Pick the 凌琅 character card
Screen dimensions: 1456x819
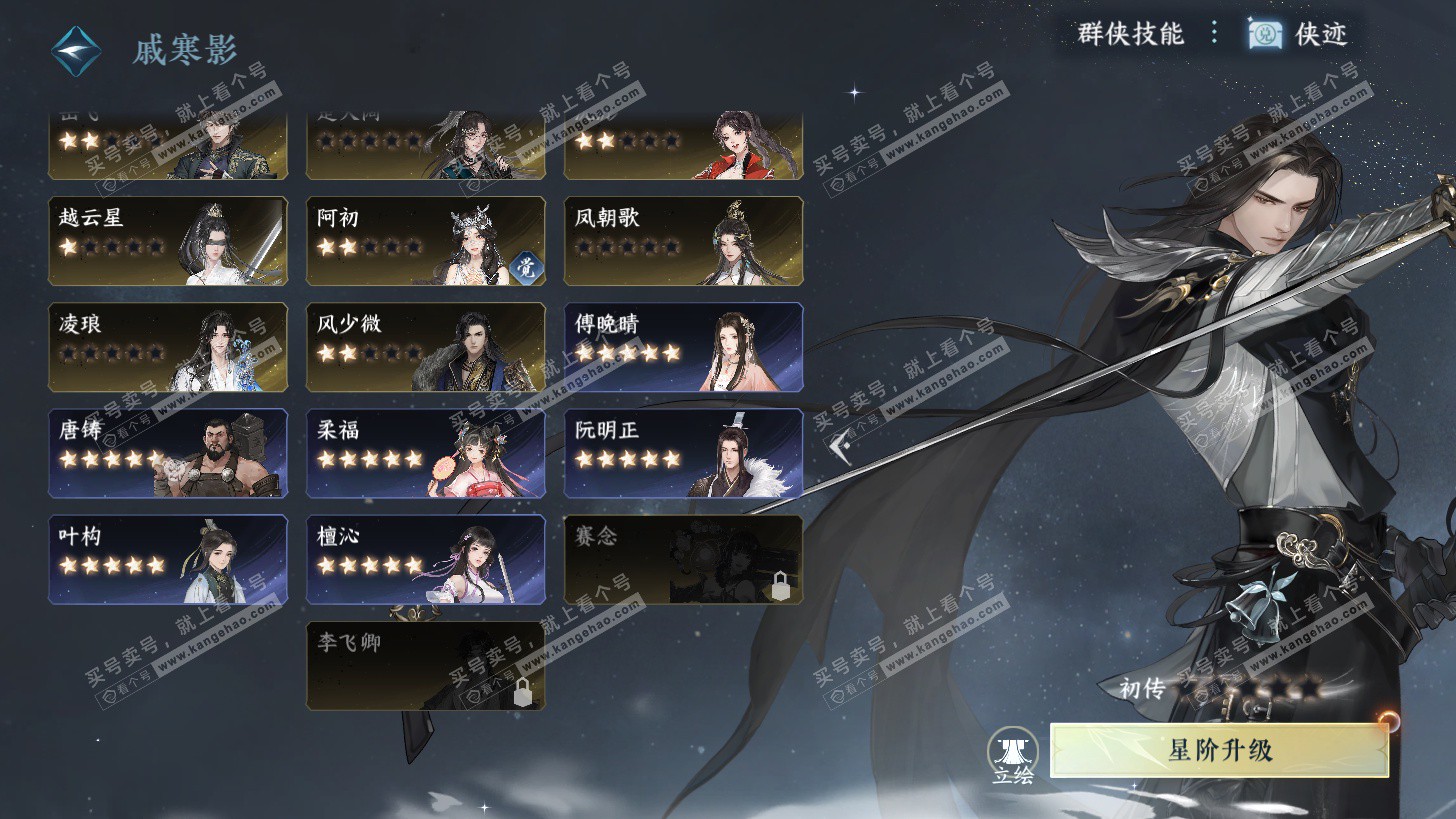coord(168,347)
